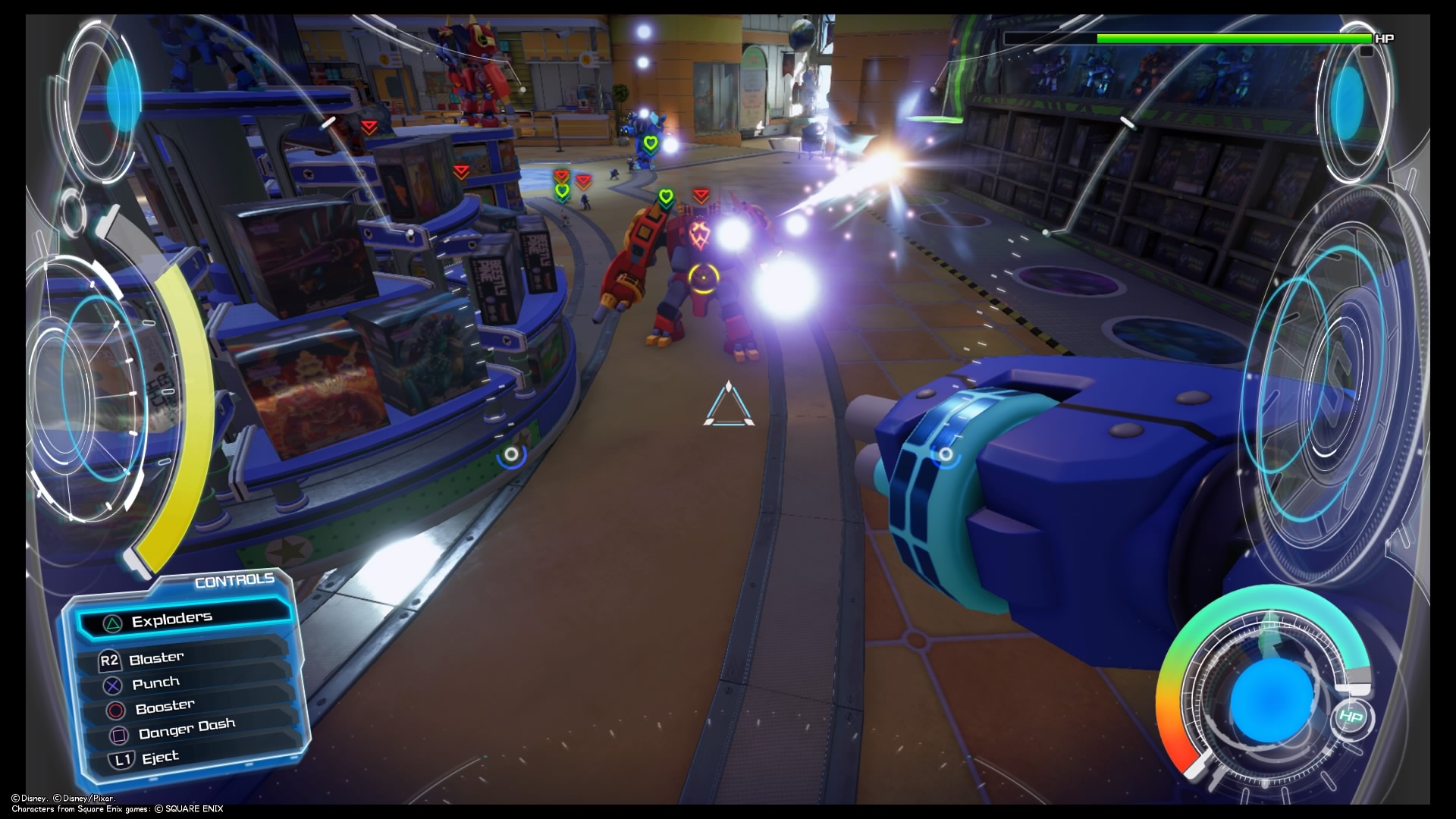This screenshot has height=819, width=1456.
Task: Select the targeting reticle on the robot fist
Action: tap(946, 455)
